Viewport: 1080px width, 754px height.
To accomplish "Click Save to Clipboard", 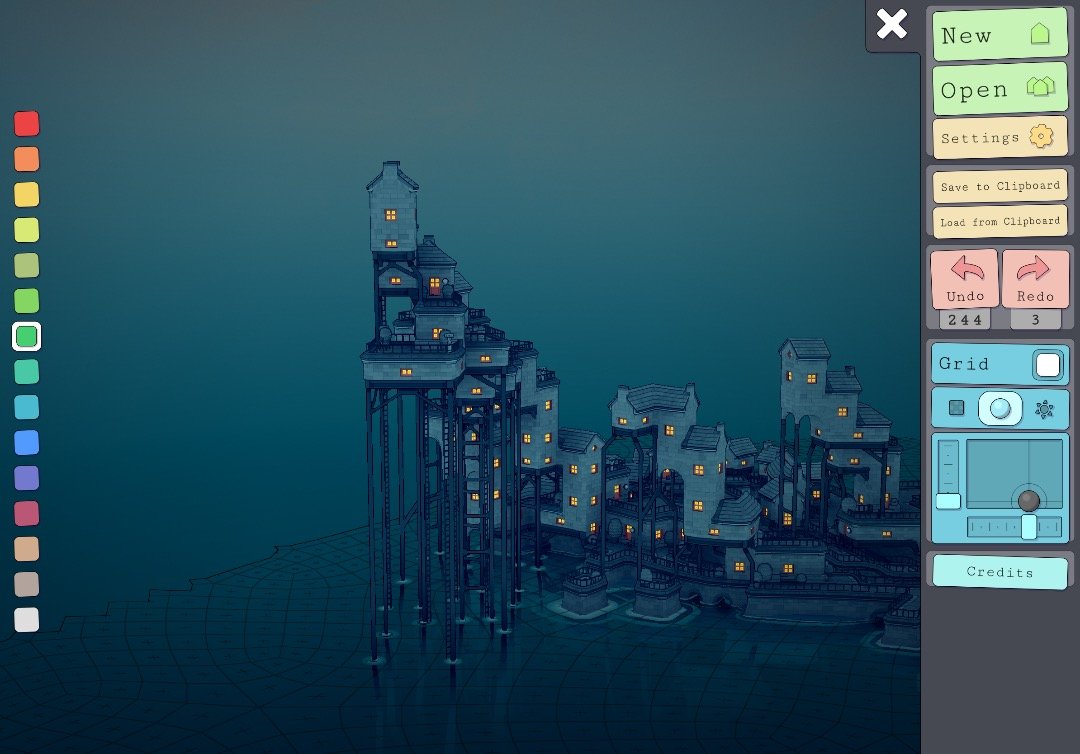I will [999, 186].
